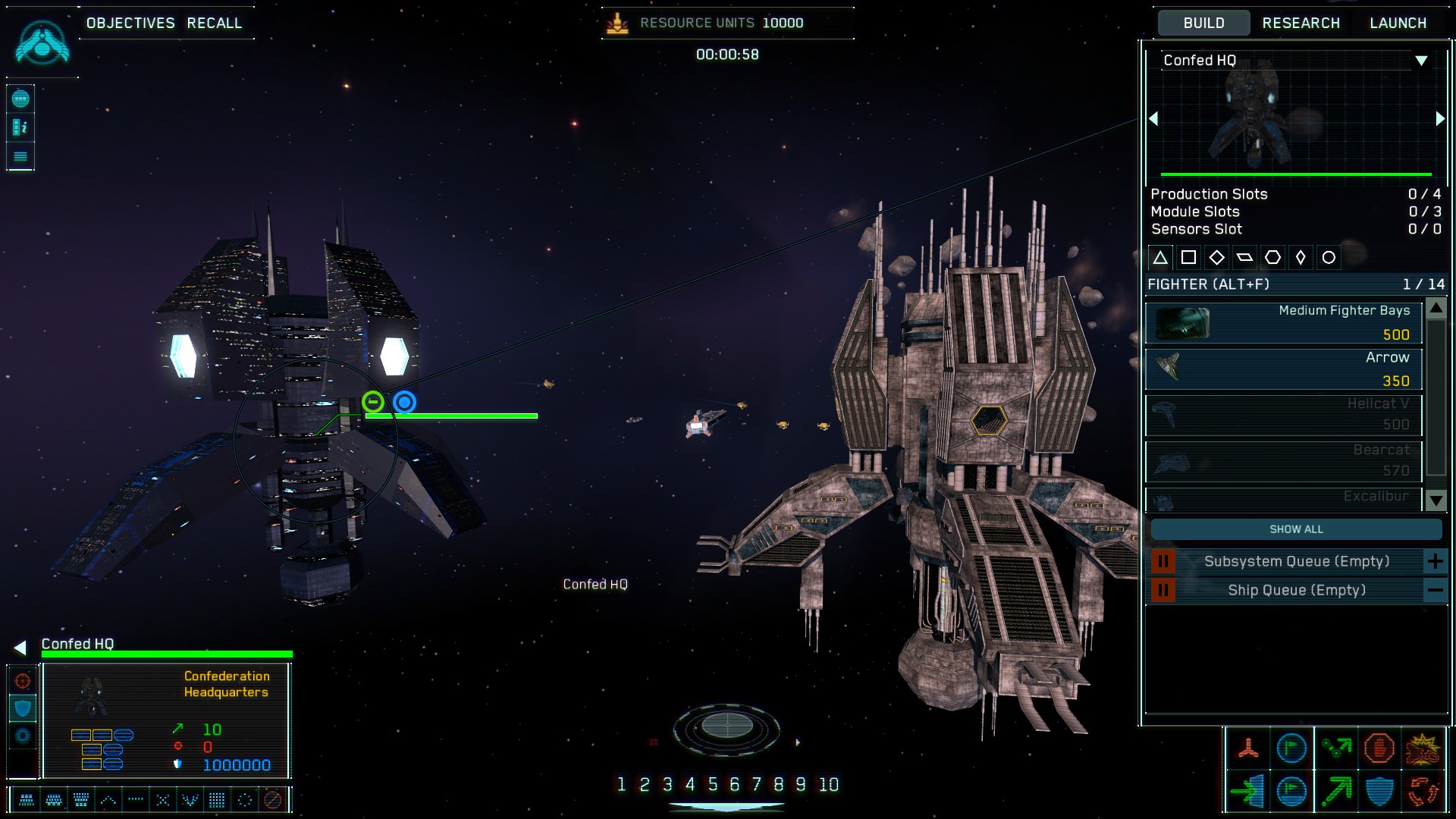Click the Show All button
Screen dimensions: 1456x819
pos(1296,529)
